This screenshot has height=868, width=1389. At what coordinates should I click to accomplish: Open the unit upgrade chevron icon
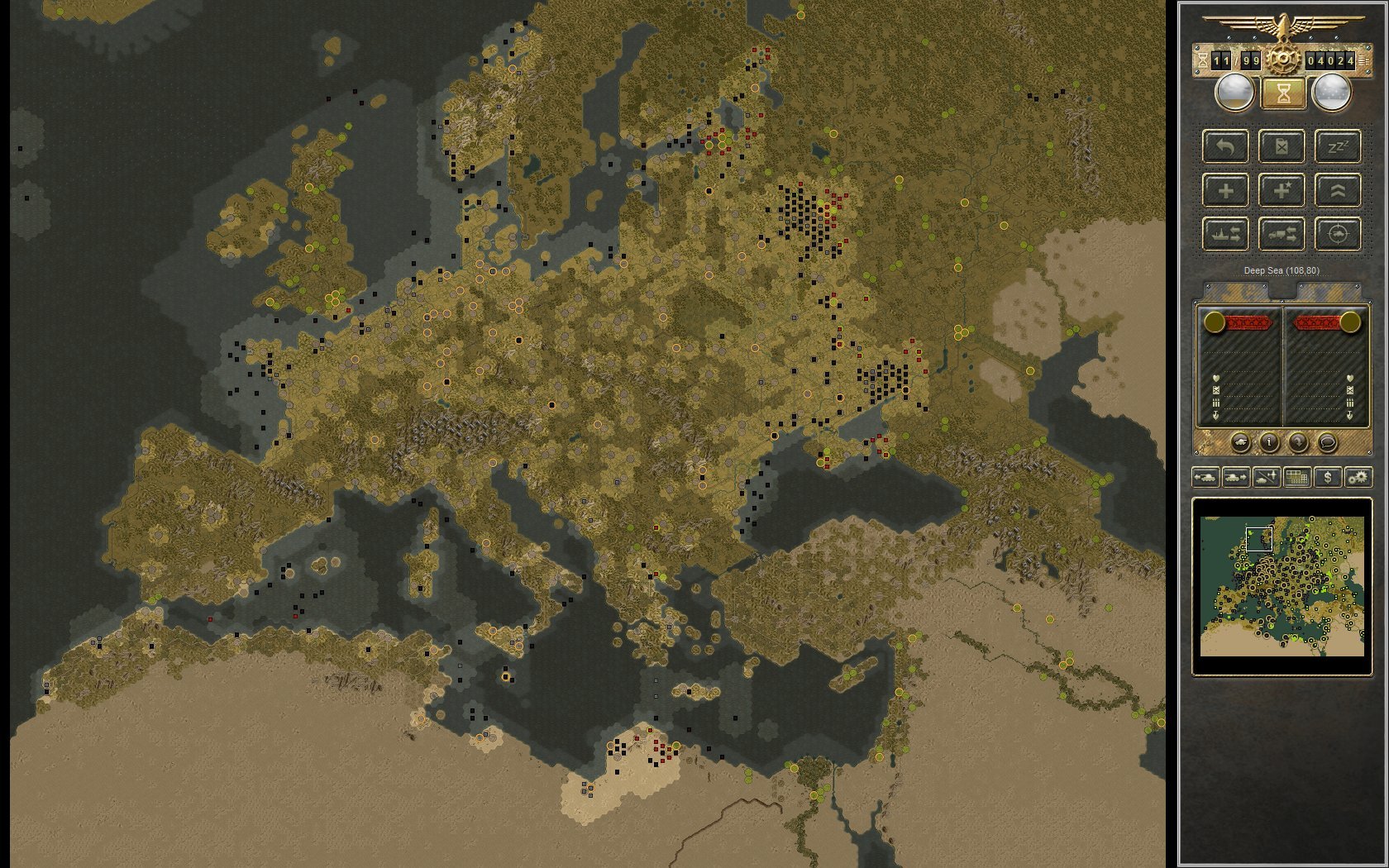coord(1339,190)
